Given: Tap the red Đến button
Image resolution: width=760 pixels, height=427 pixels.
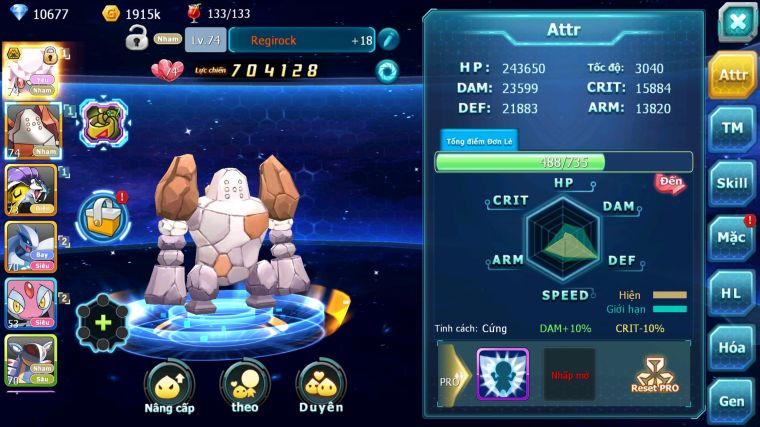Looking at the screenshot, I should coord(670,182).
